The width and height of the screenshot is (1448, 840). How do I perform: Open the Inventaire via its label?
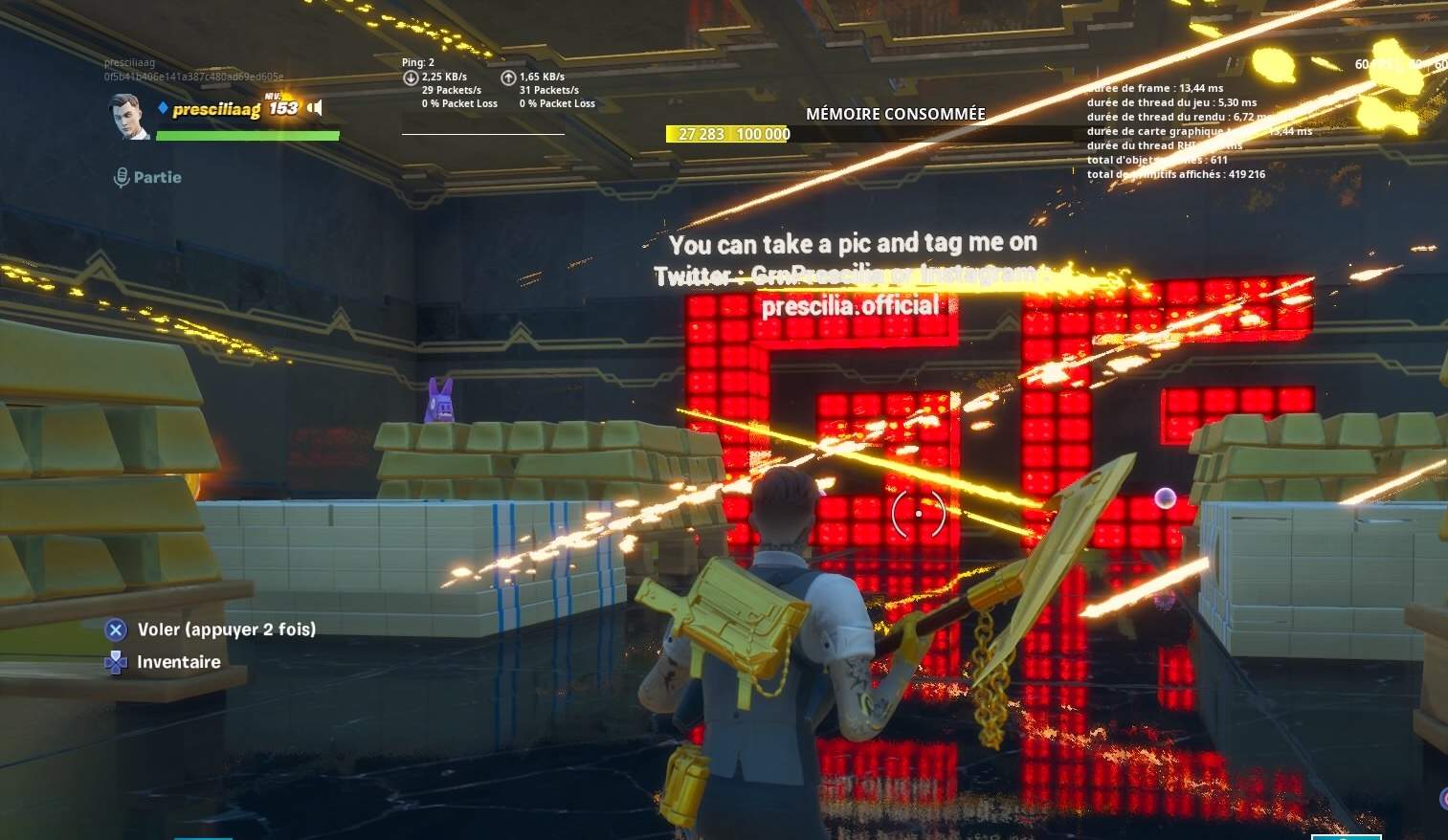click(x=179, y=661)
